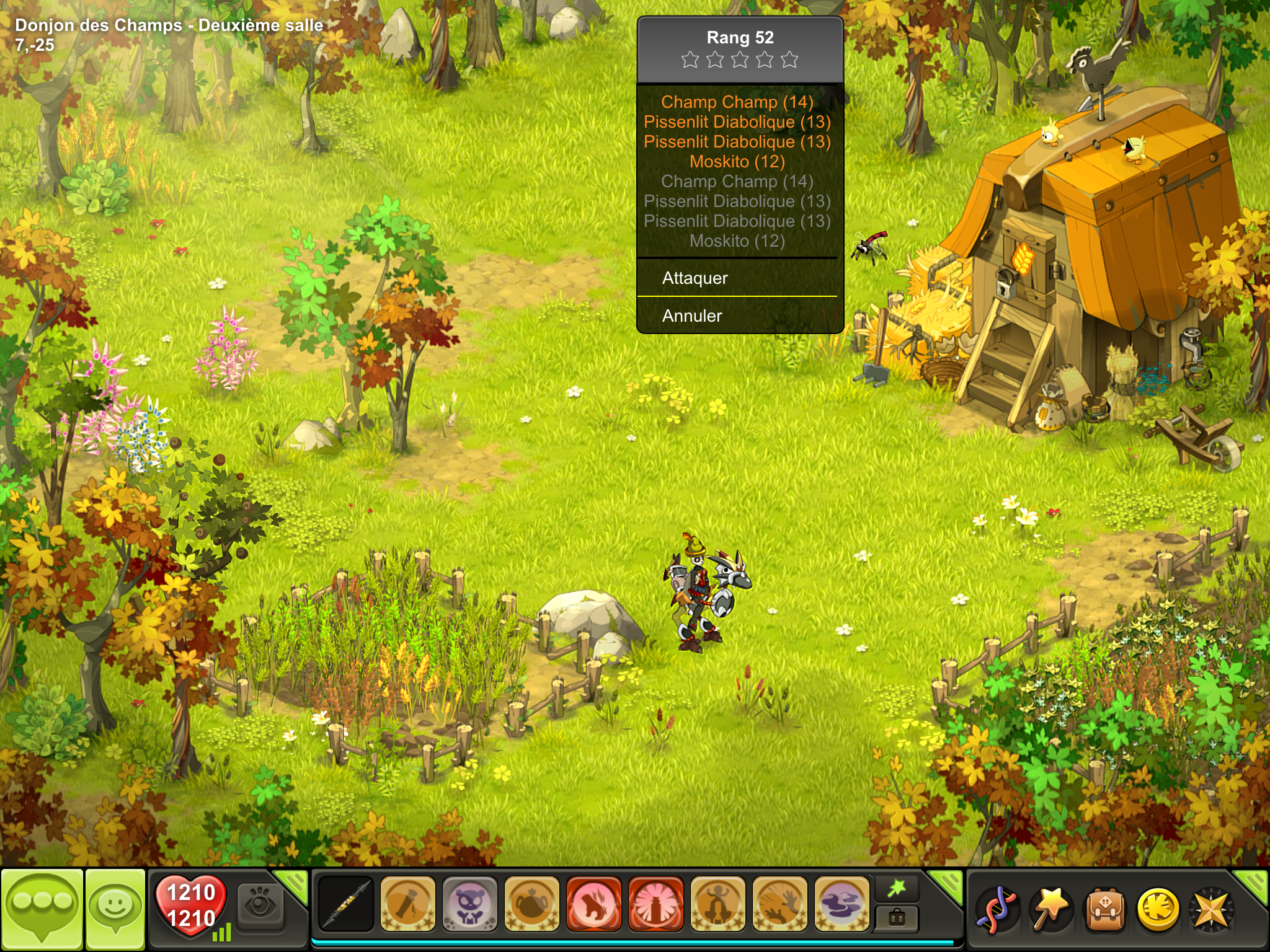Open the star wand spells menu
This screenshot has width=1270, height=952.
click(1050, 909)
